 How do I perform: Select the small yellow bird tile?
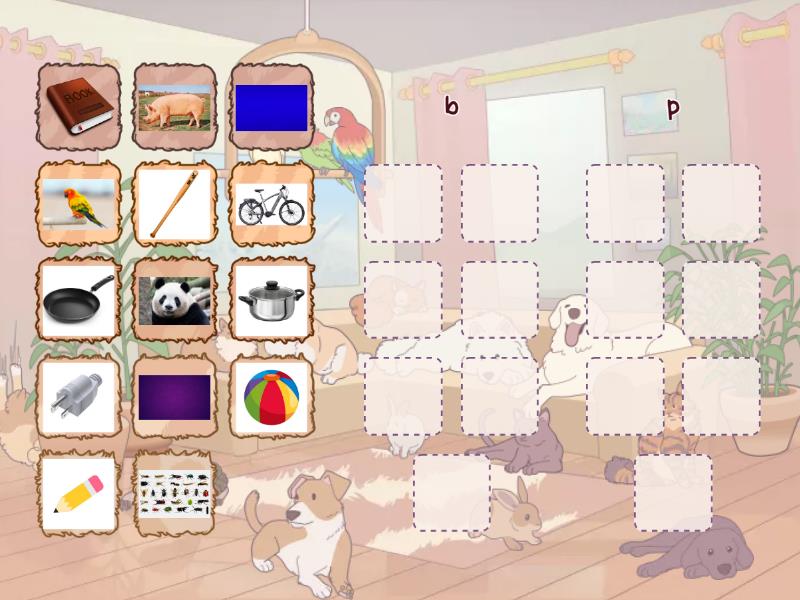click(x=79, y=204)
